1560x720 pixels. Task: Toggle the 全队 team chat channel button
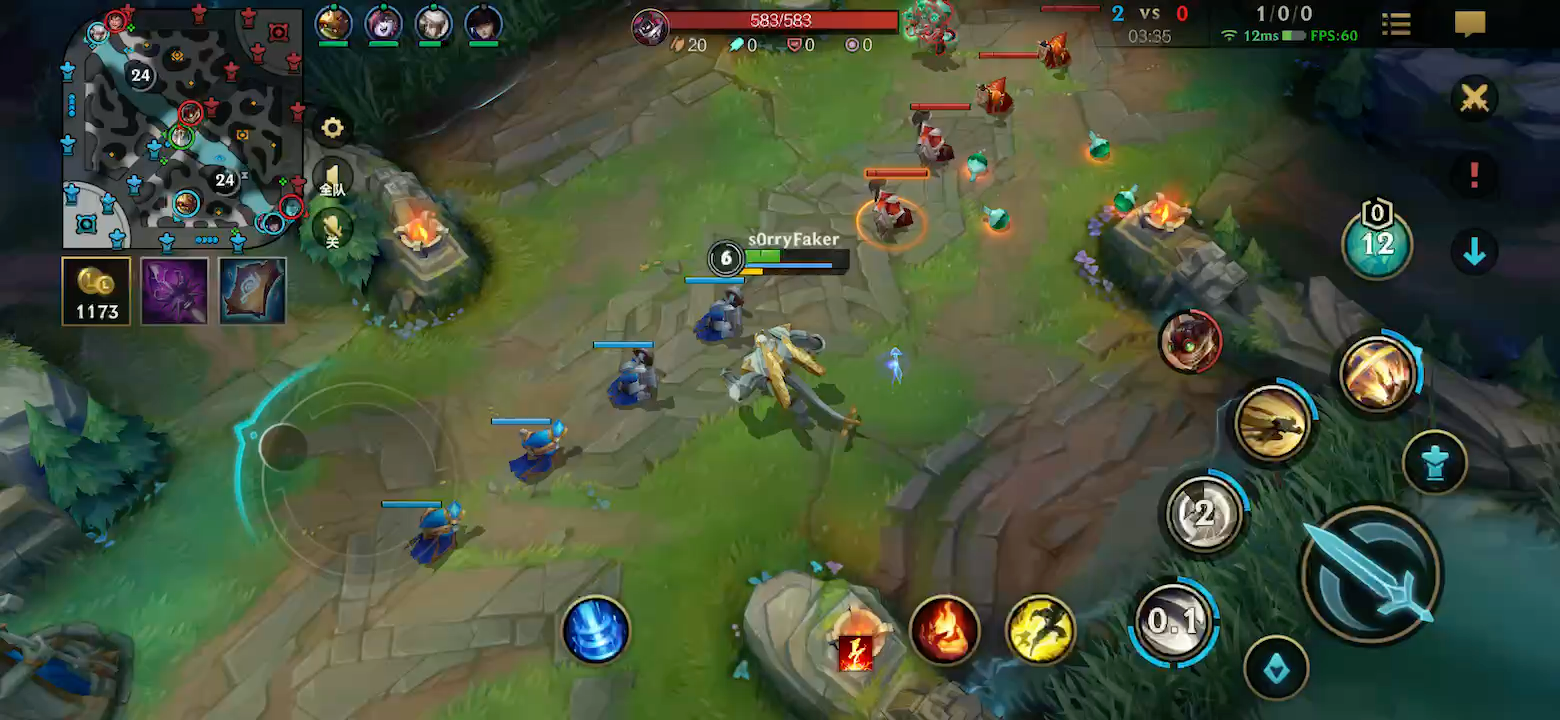[332, 180]
